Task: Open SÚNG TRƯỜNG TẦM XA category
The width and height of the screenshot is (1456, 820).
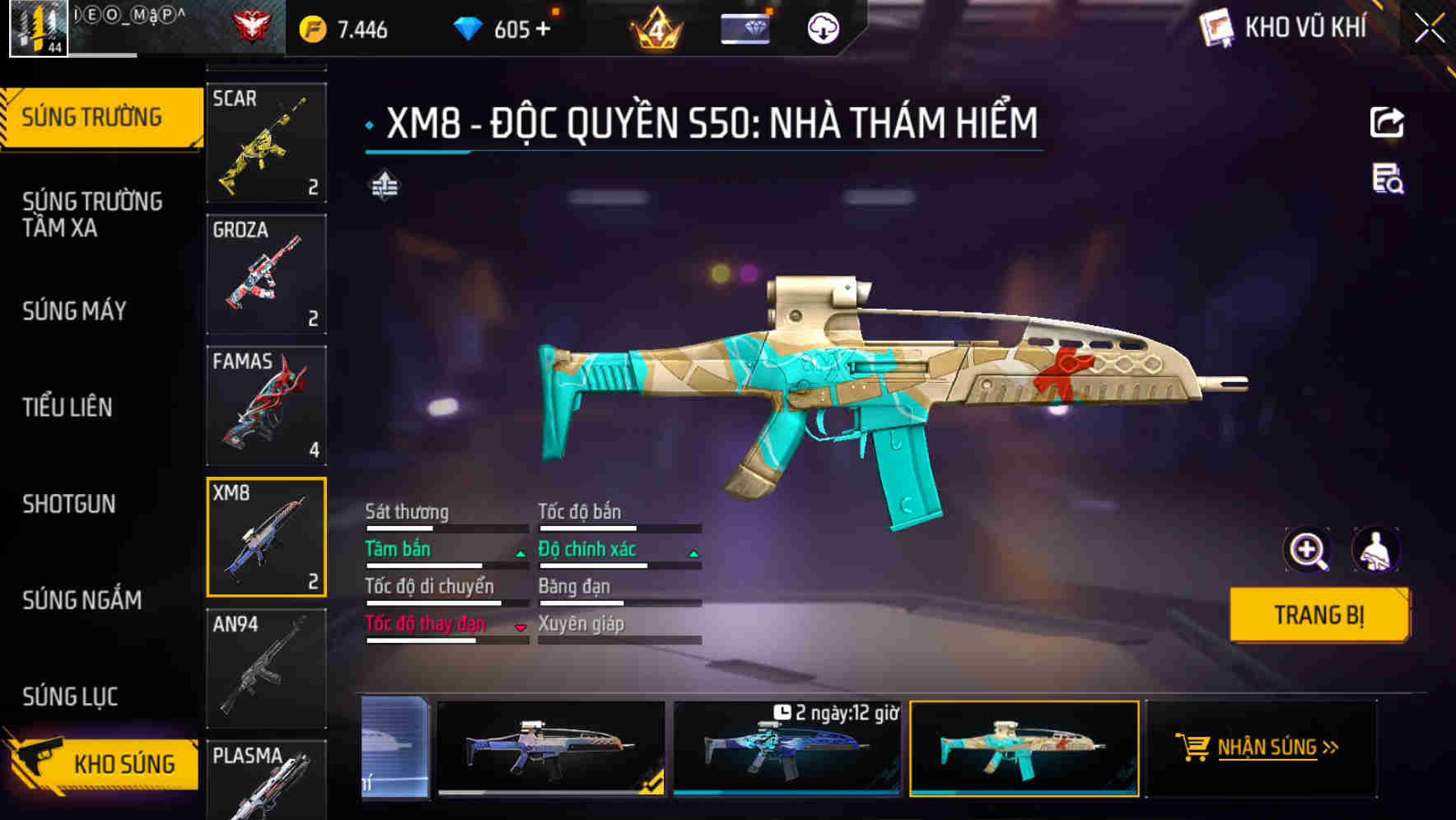Action: tap(91, 214)
